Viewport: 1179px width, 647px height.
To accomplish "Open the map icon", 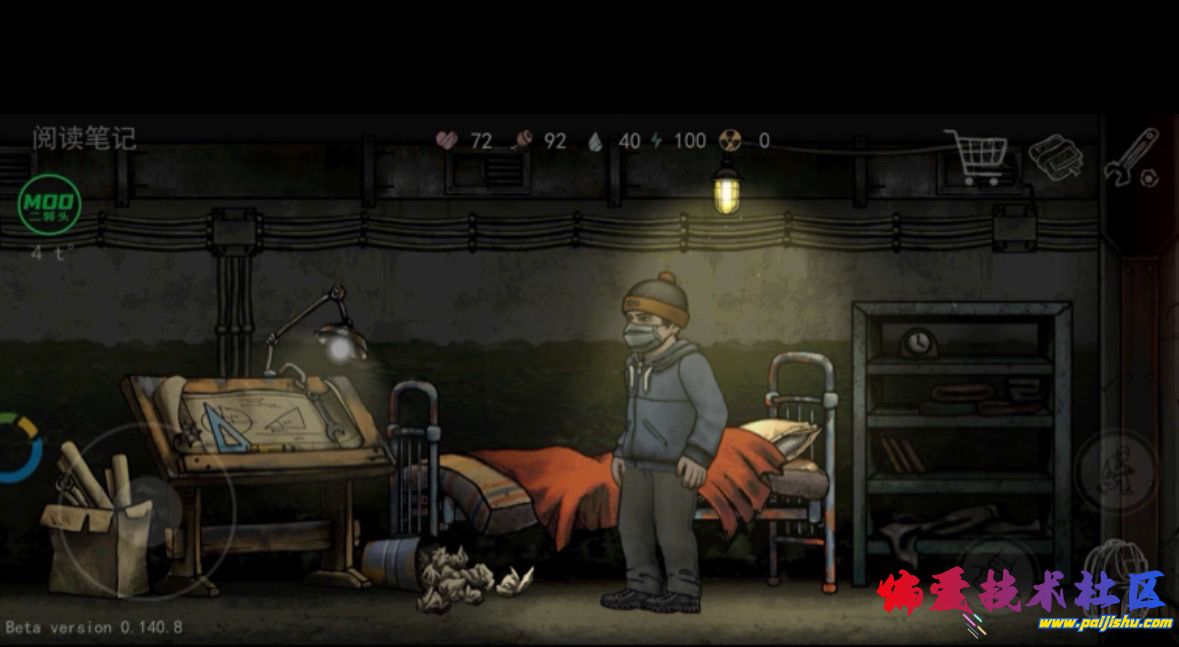I will coord(1056,158).
